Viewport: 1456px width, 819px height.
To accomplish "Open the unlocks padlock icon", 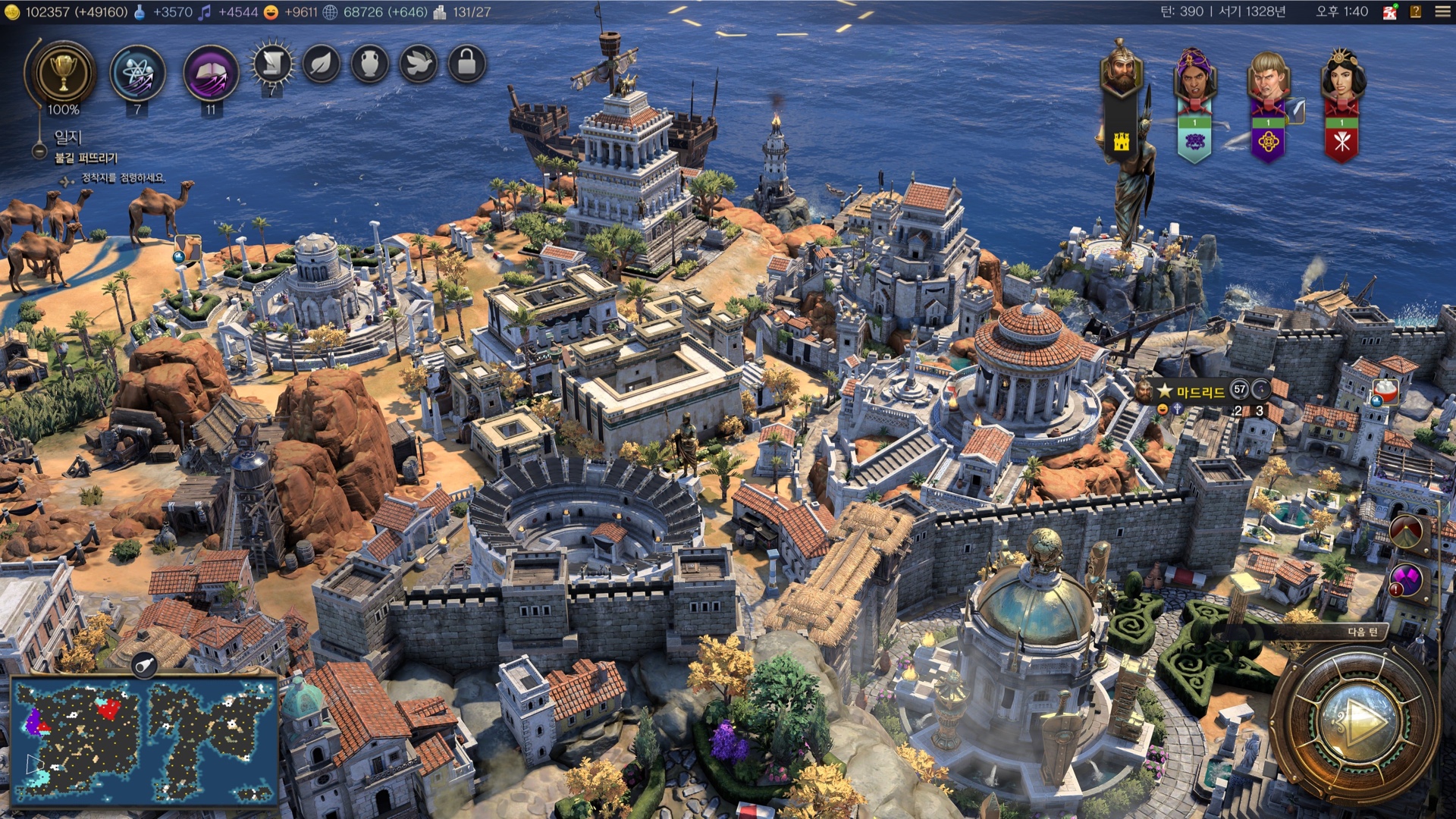I will pyautogui.click(x=467, y=64).
